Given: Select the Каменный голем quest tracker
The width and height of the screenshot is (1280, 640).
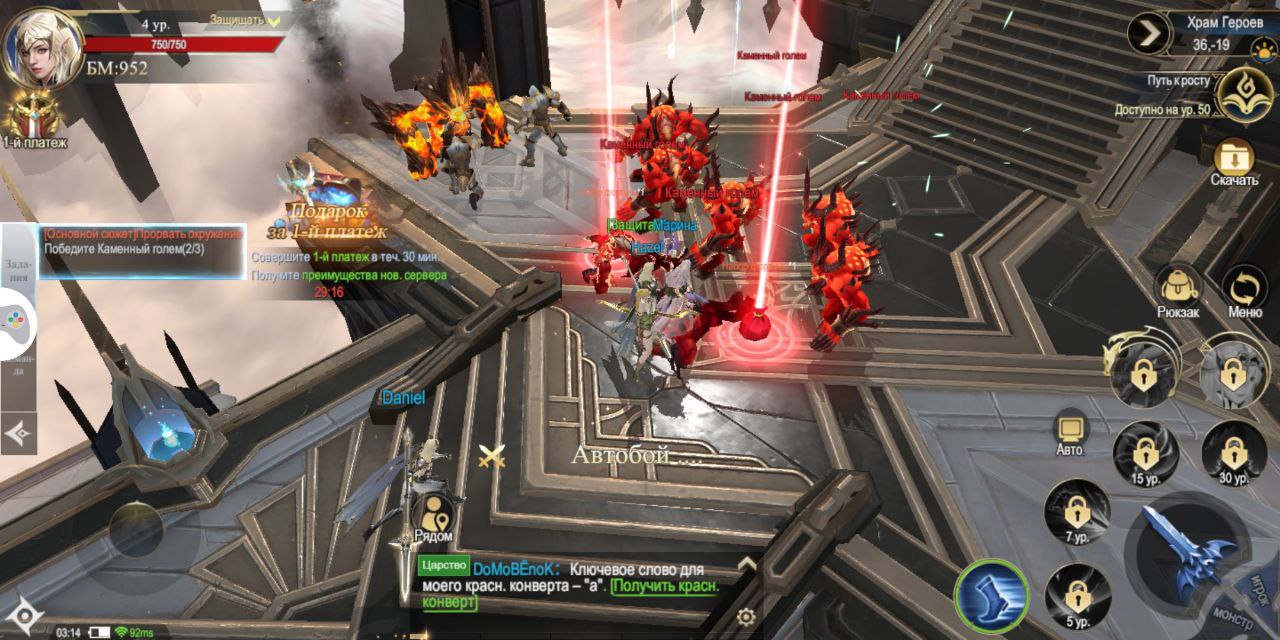Looking at the screenshot, I should (x=143, y=241).
